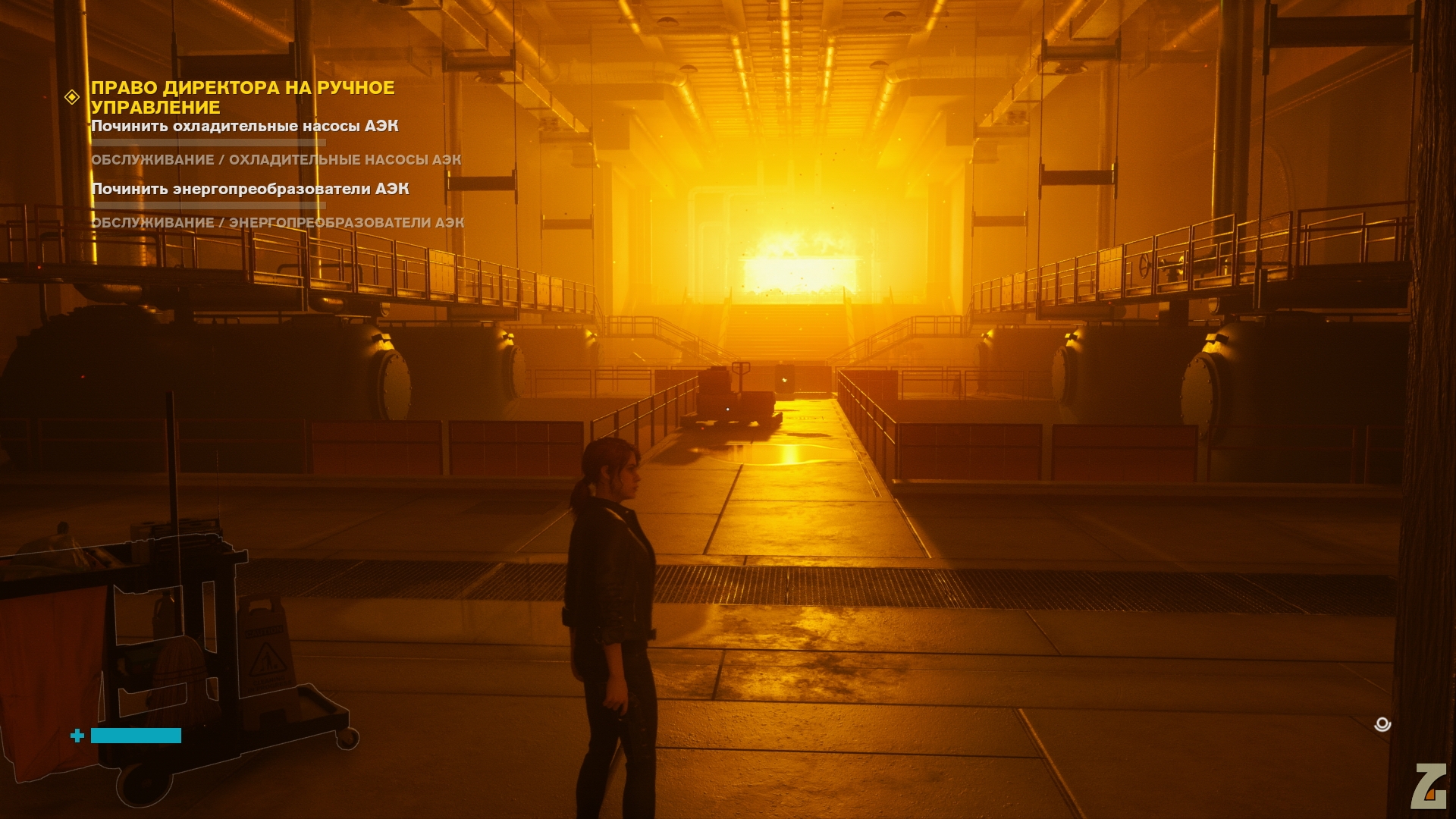
Task: Click the diamond mission marker icon
Action: pos(72,97)
